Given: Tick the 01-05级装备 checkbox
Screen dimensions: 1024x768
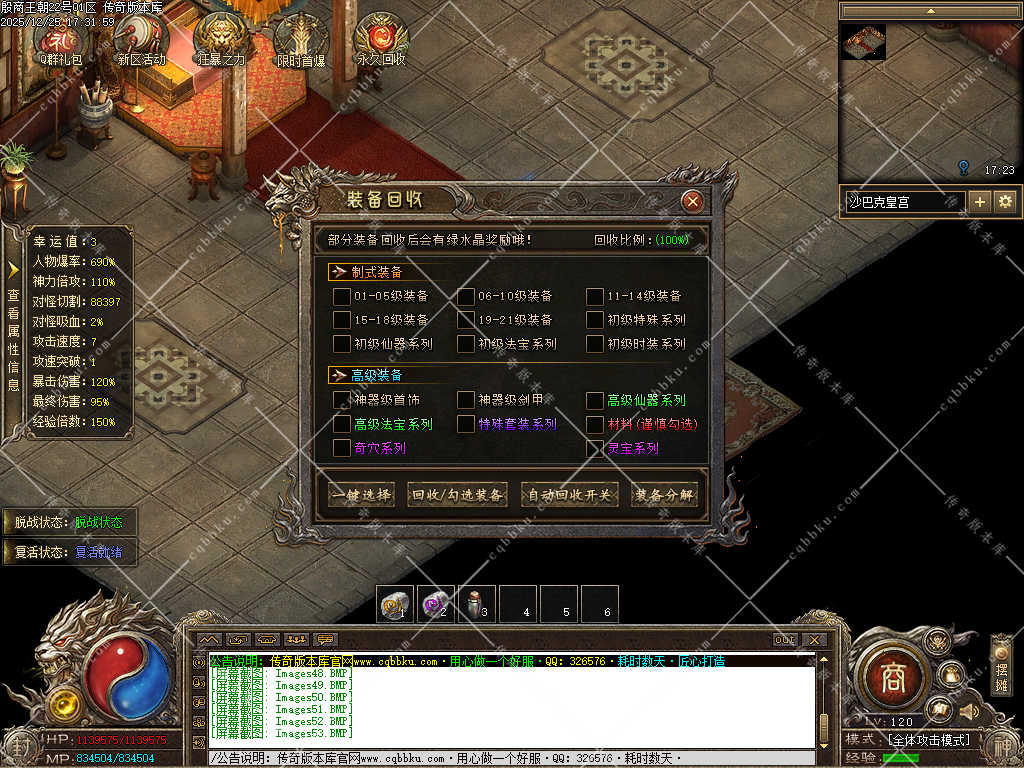Looking at the screenshot, I should coord(342,296).
